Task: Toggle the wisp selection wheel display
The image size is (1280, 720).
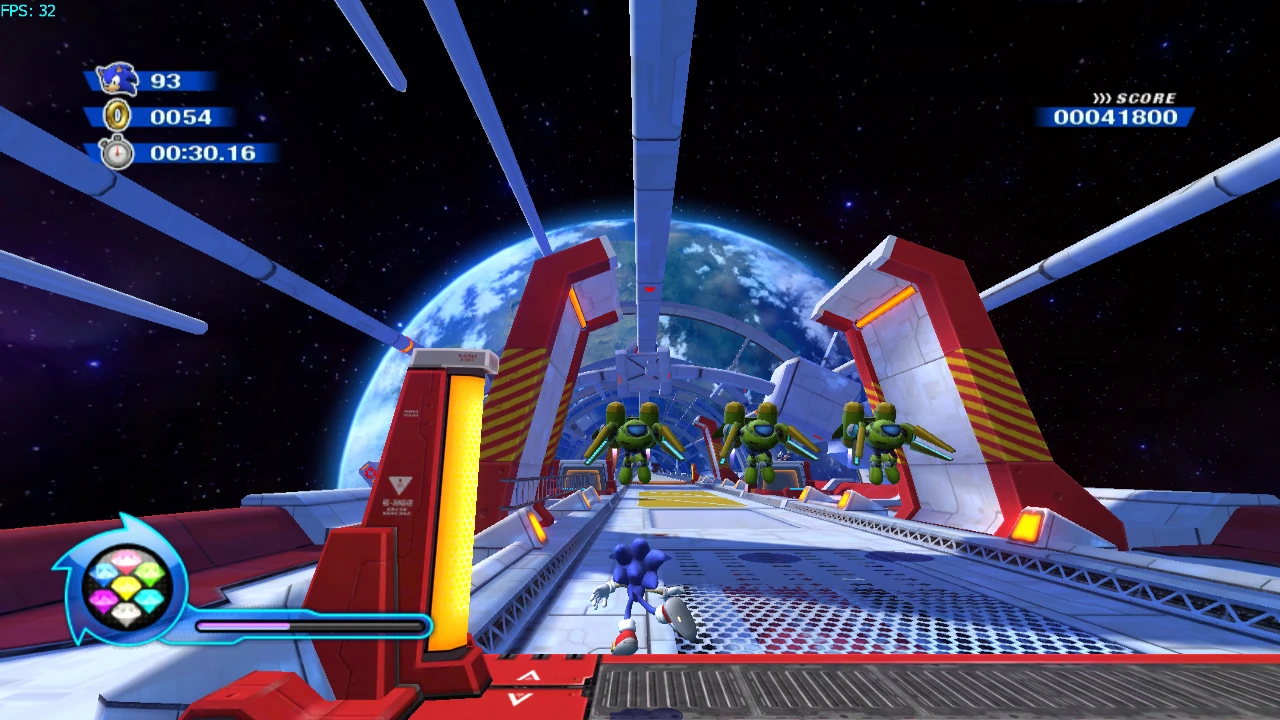Action: tap(126, 586)
